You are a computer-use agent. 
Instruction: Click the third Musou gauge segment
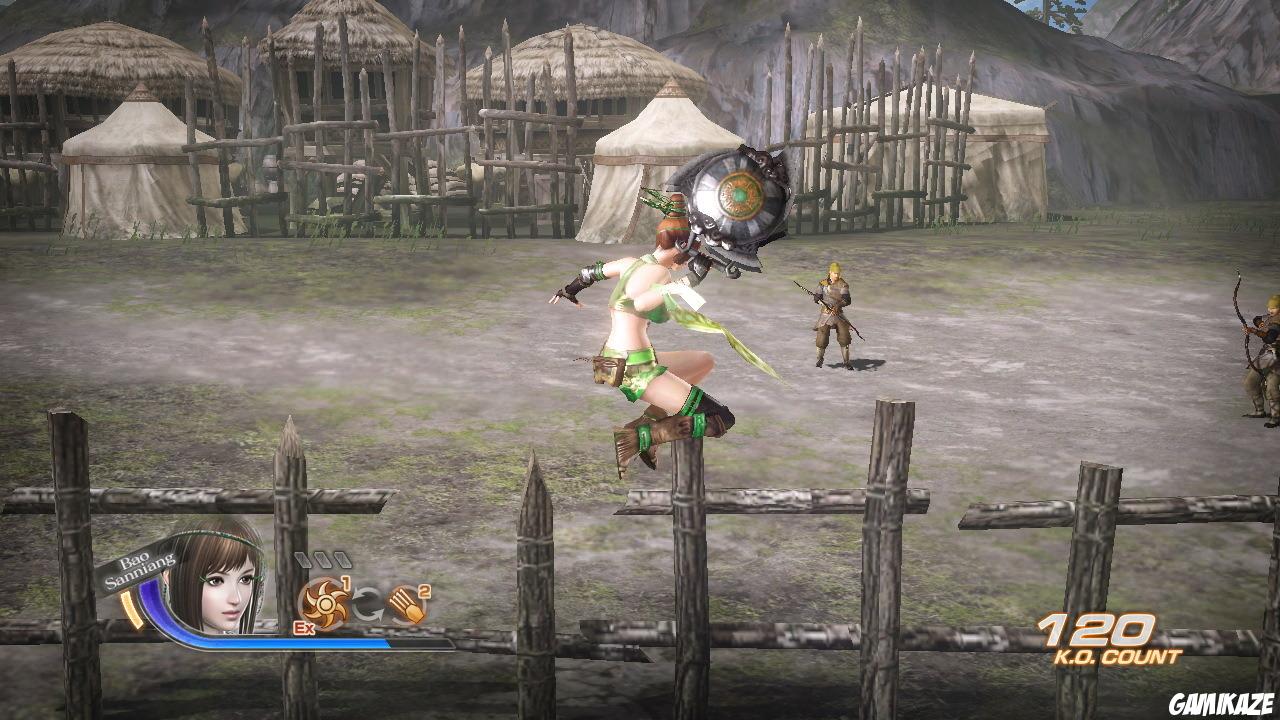tap(343, 559)
